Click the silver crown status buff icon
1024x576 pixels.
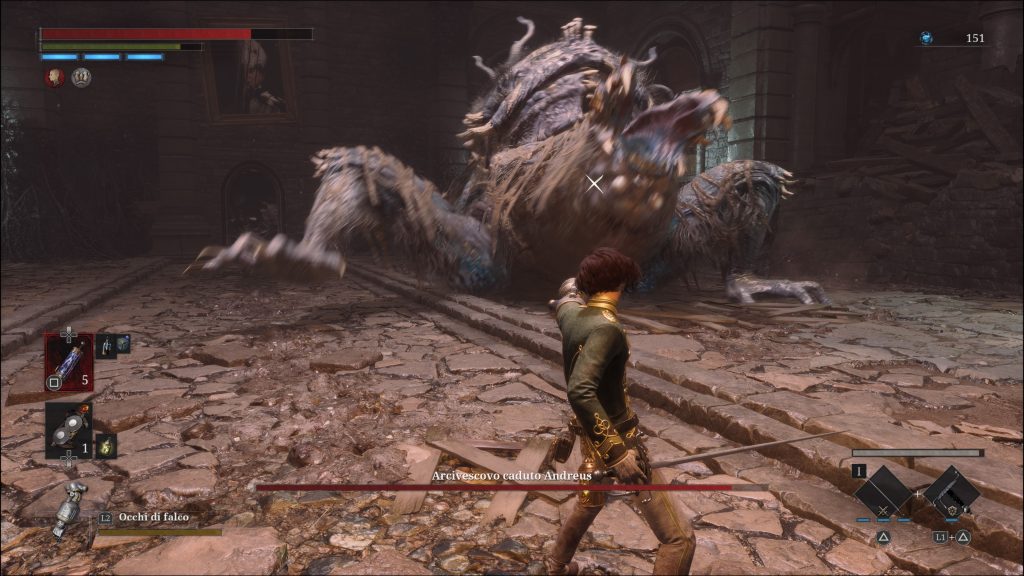(x=81, y=78)
